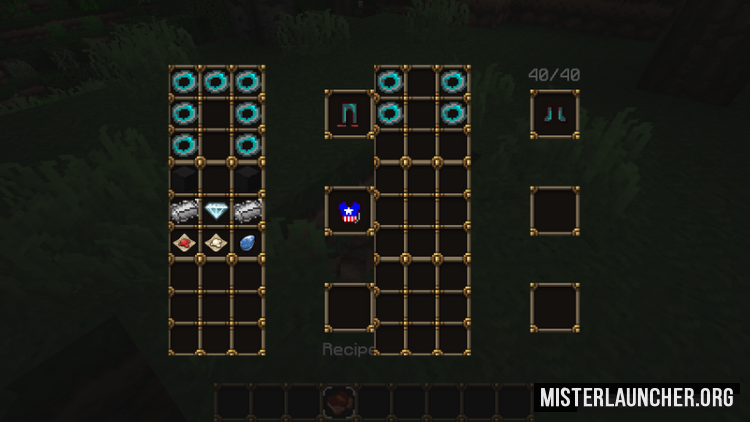Select the reddish item in the hotbar
The height and width of the screenshot is (422, 750).
338,400
